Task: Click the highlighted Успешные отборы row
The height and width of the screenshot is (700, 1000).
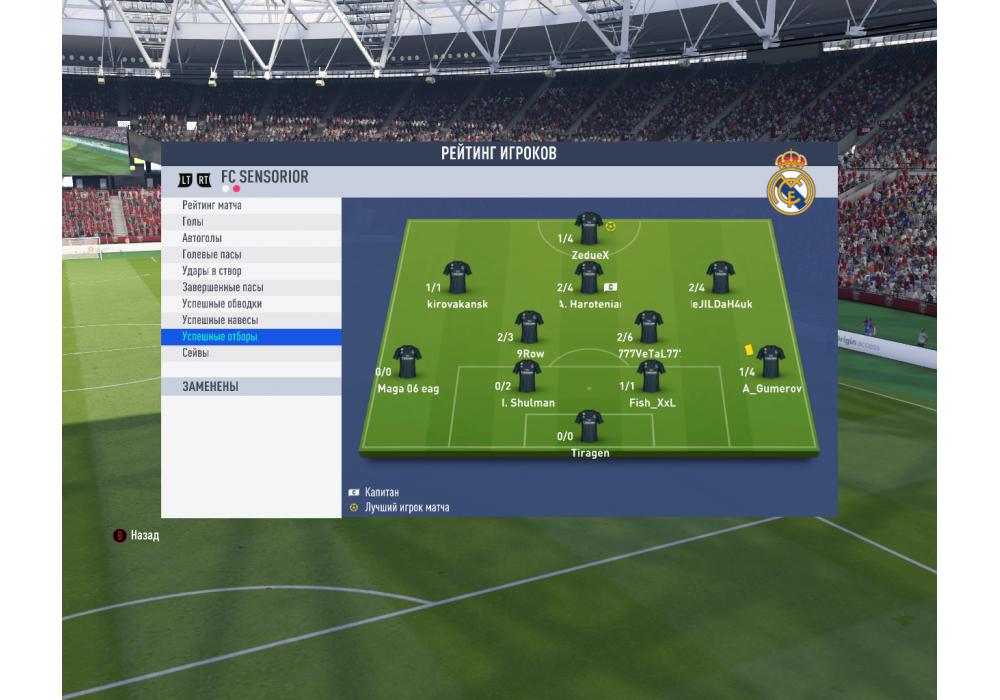Action: point(220,337)
